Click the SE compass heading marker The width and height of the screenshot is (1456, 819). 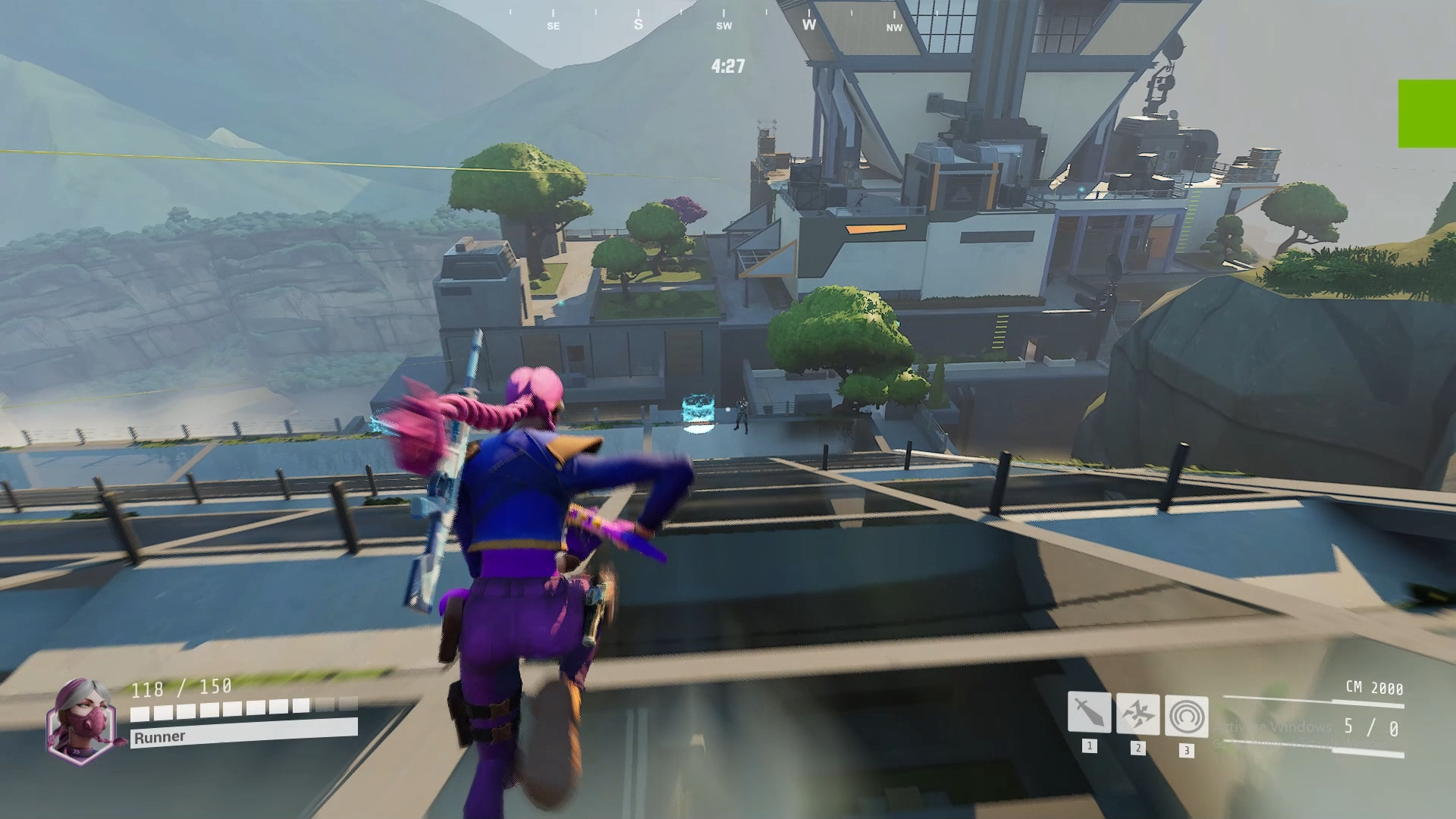pyautogui.click(x=551, y=25)
